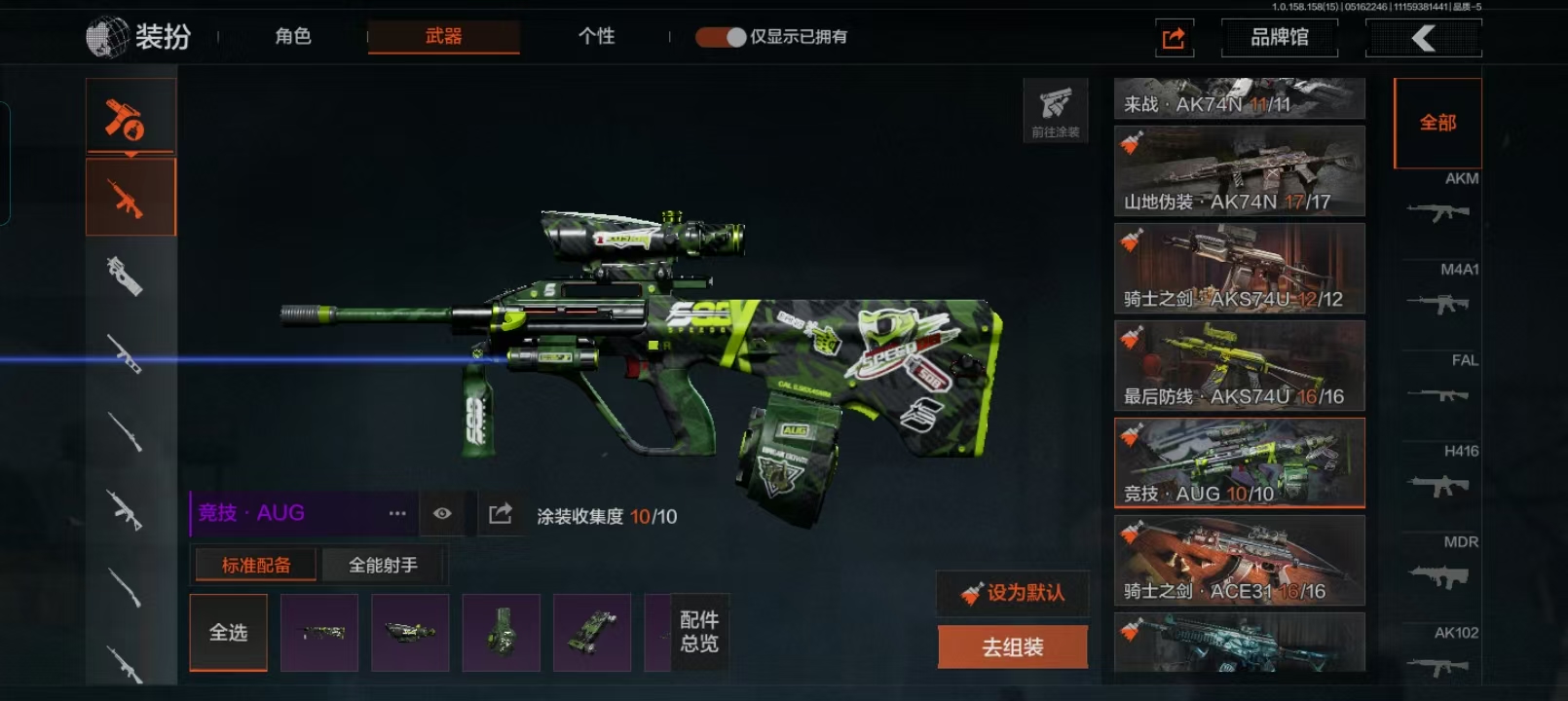
Task: Toggle the 仅显示已拥有 switch
Action: pos(721,37)
